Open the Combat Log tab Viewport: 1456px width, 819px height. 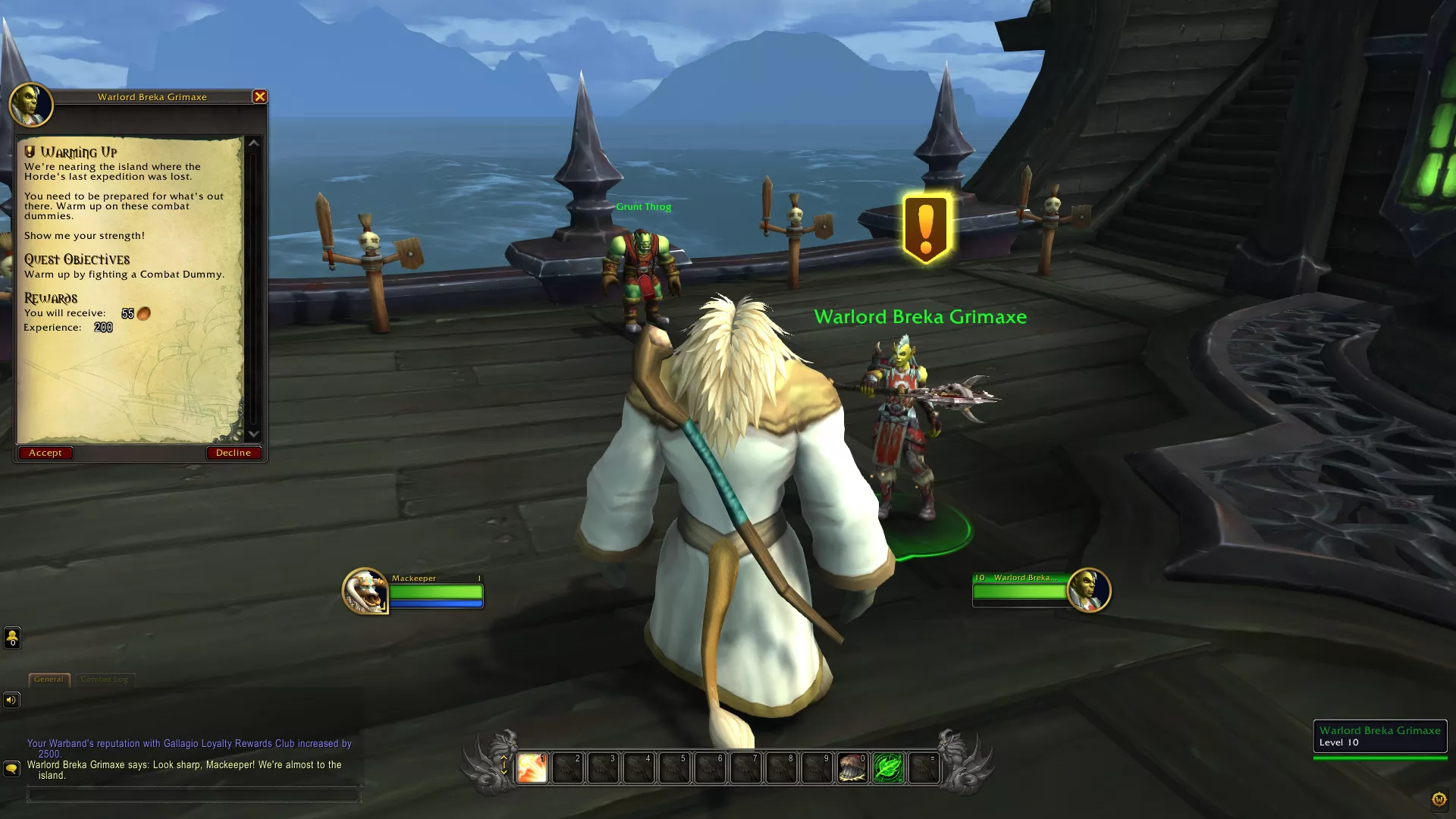[105, 679]
